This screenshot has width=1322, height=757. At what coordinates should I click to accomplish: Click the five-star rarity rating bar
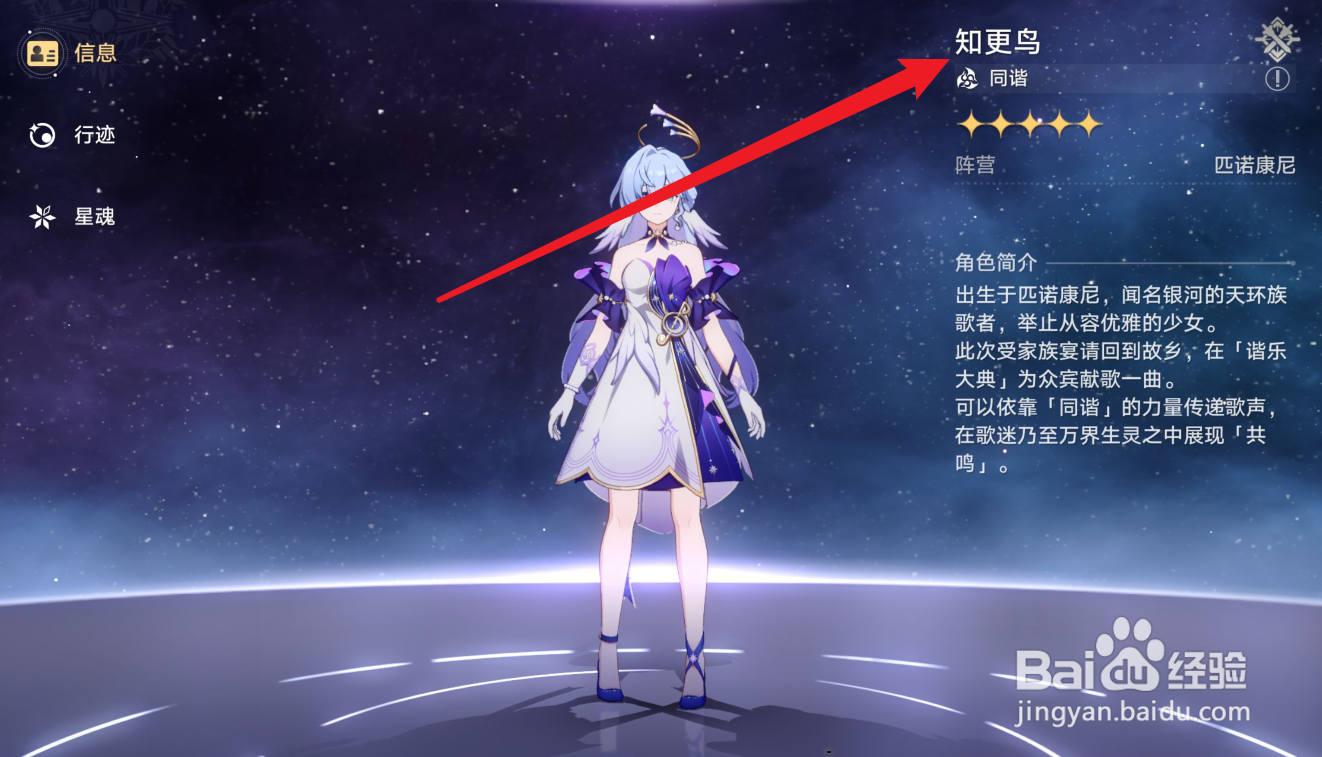pos(1030,124)
